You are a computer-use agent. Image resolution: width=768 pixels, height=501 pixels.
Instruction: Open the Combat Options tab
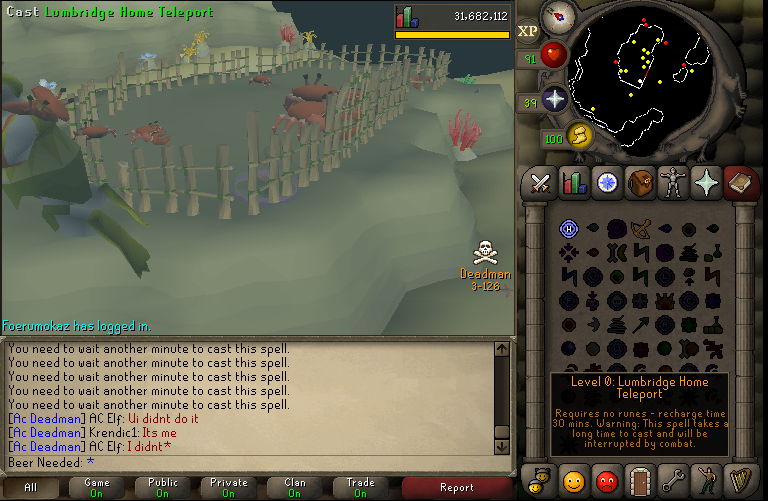(x=541, y=183)
